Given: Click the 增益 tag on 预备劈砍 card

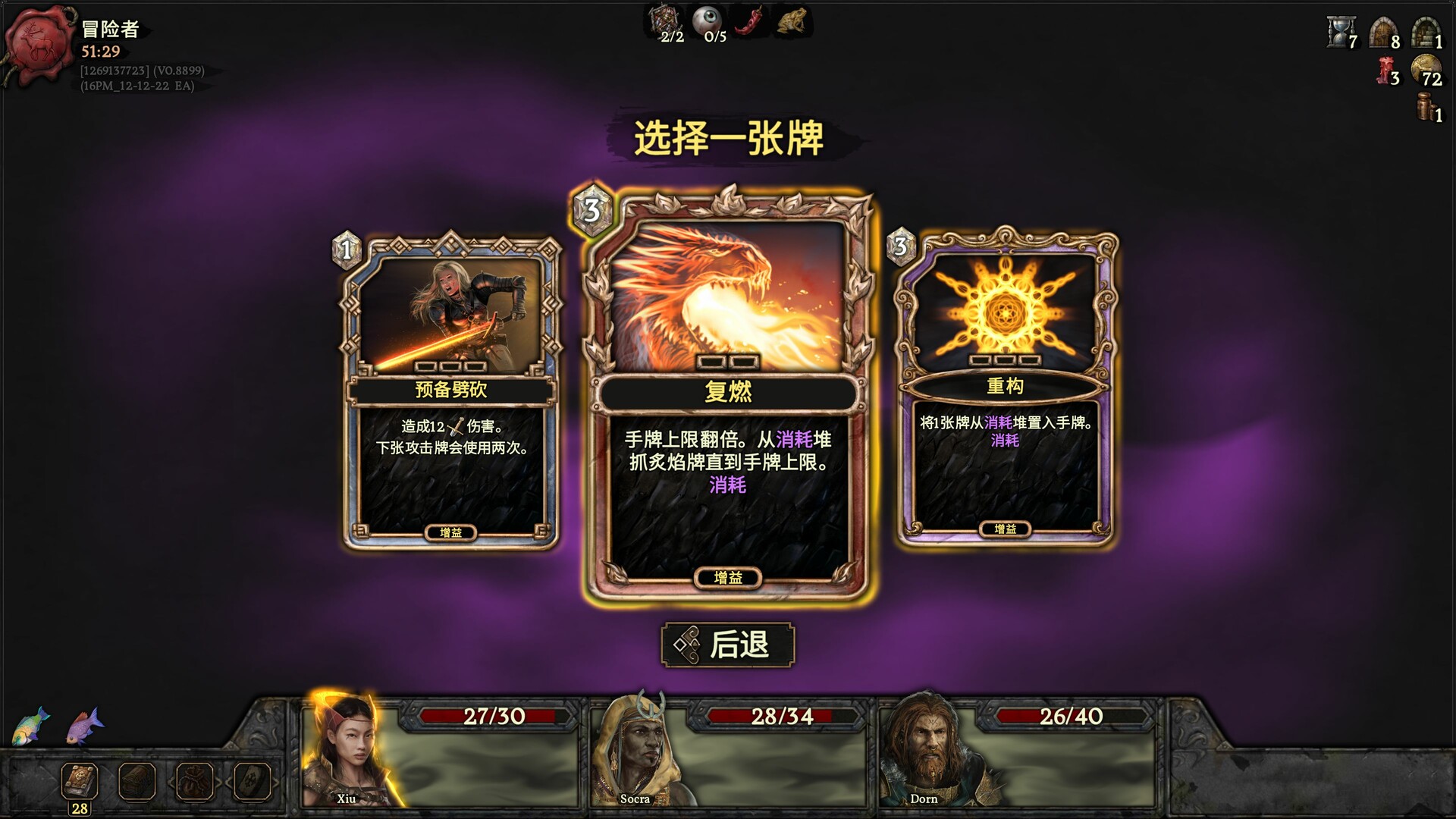Looking at the screenshot, I should coord(450,533).
